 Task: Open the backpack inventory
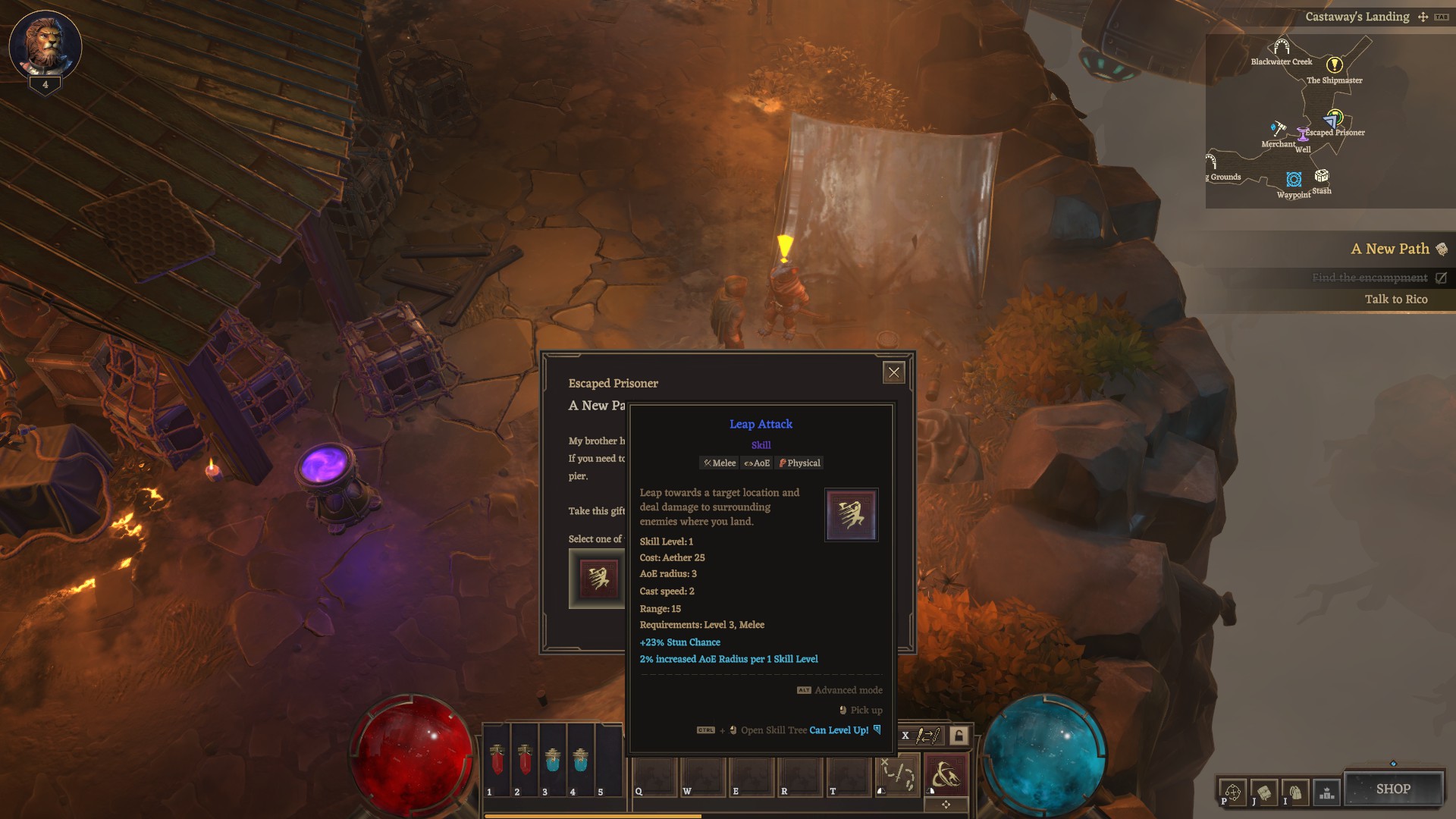tap(1295, 792)
